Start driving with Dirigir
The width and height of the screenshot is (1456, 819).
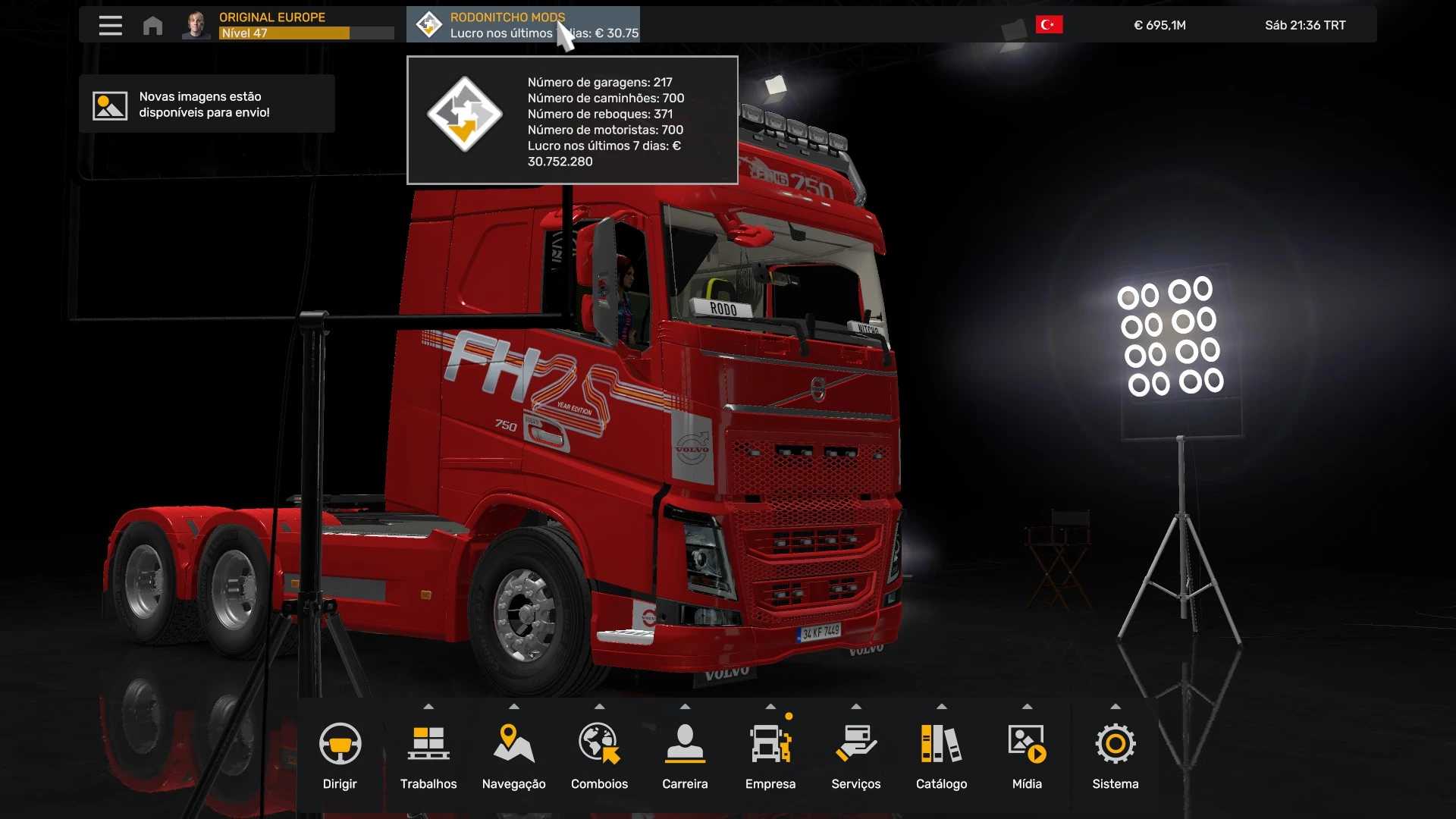tap(340, 755)
